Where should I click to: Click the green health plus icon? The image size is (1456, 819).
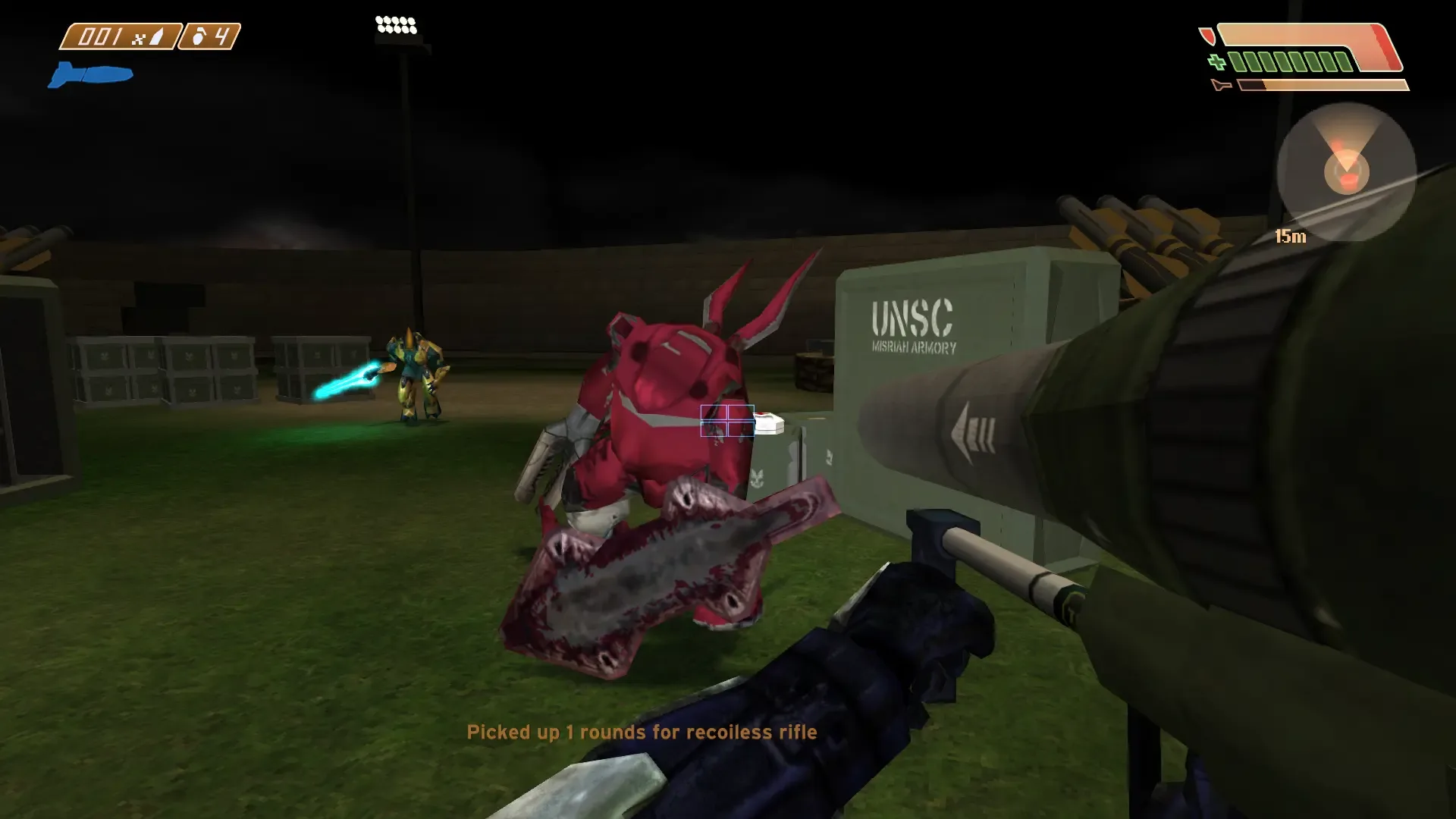click(1216, 61)
